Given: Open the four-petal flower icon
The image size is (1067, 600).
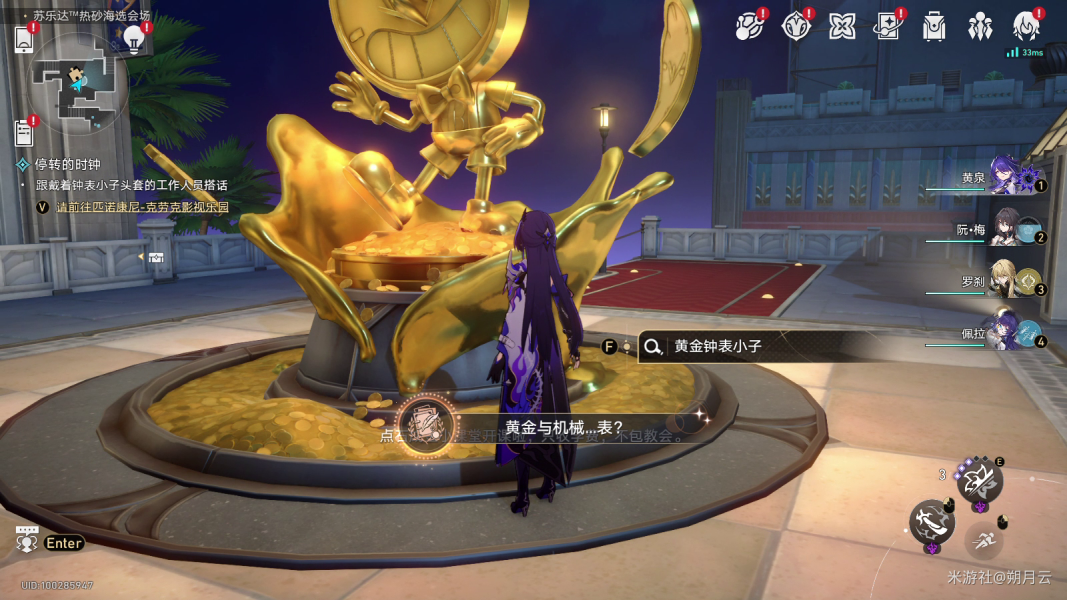Looking at the screenshot, I should coord(842,26).
